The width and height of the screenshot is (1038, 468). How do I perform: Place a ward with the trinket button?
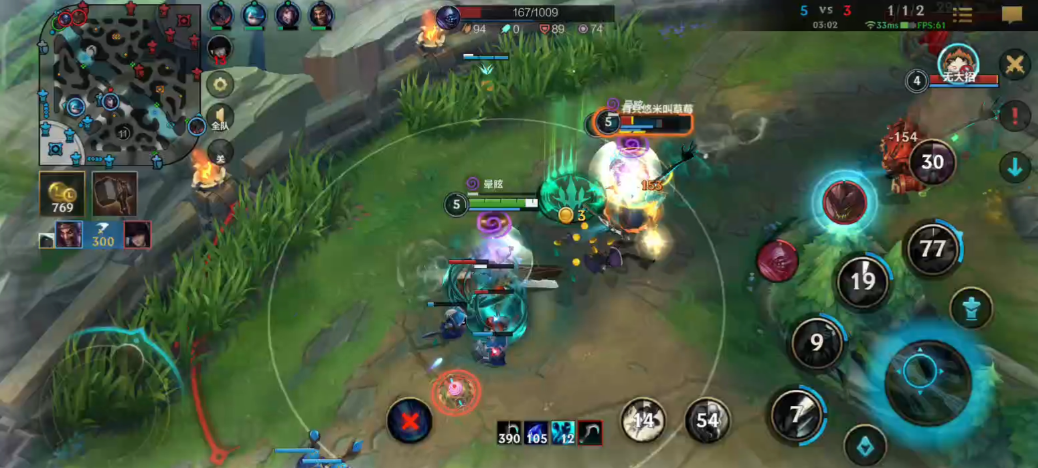coord(865,446)
